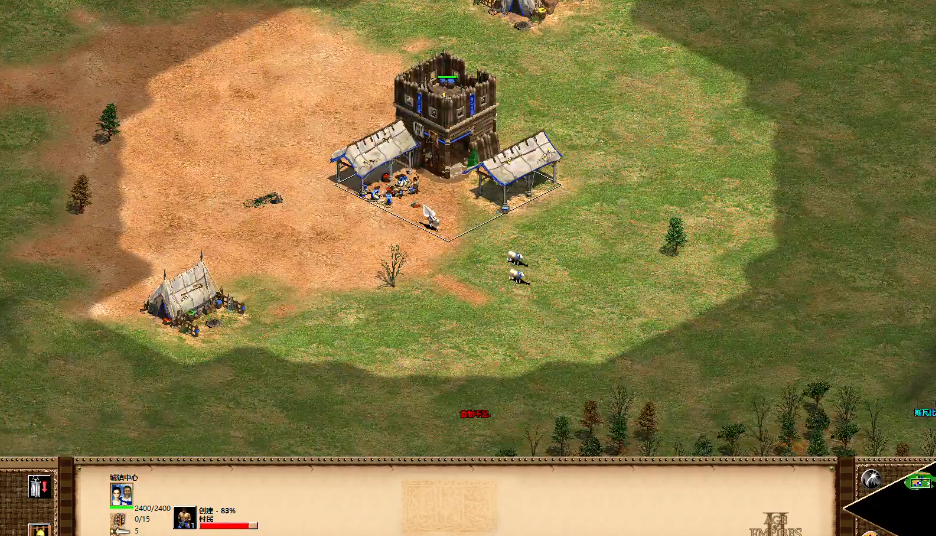Screen dimensions: 936x536
Task: Click the Town Center portrait icon
Action: (121, 495)
